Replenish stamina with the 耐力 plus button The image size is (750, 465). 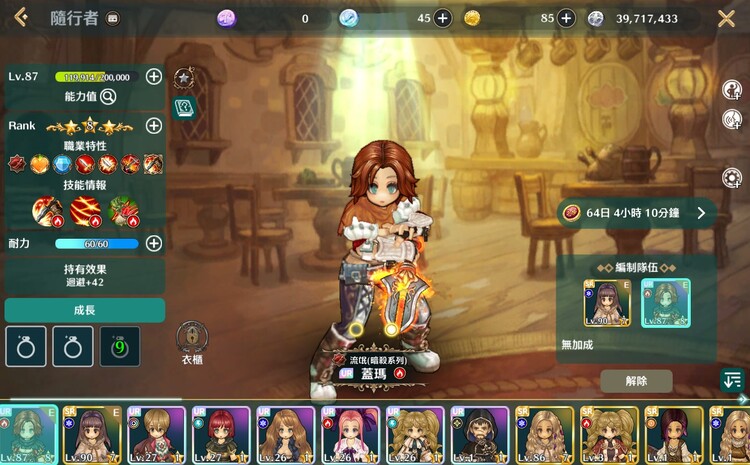[154, 243]
